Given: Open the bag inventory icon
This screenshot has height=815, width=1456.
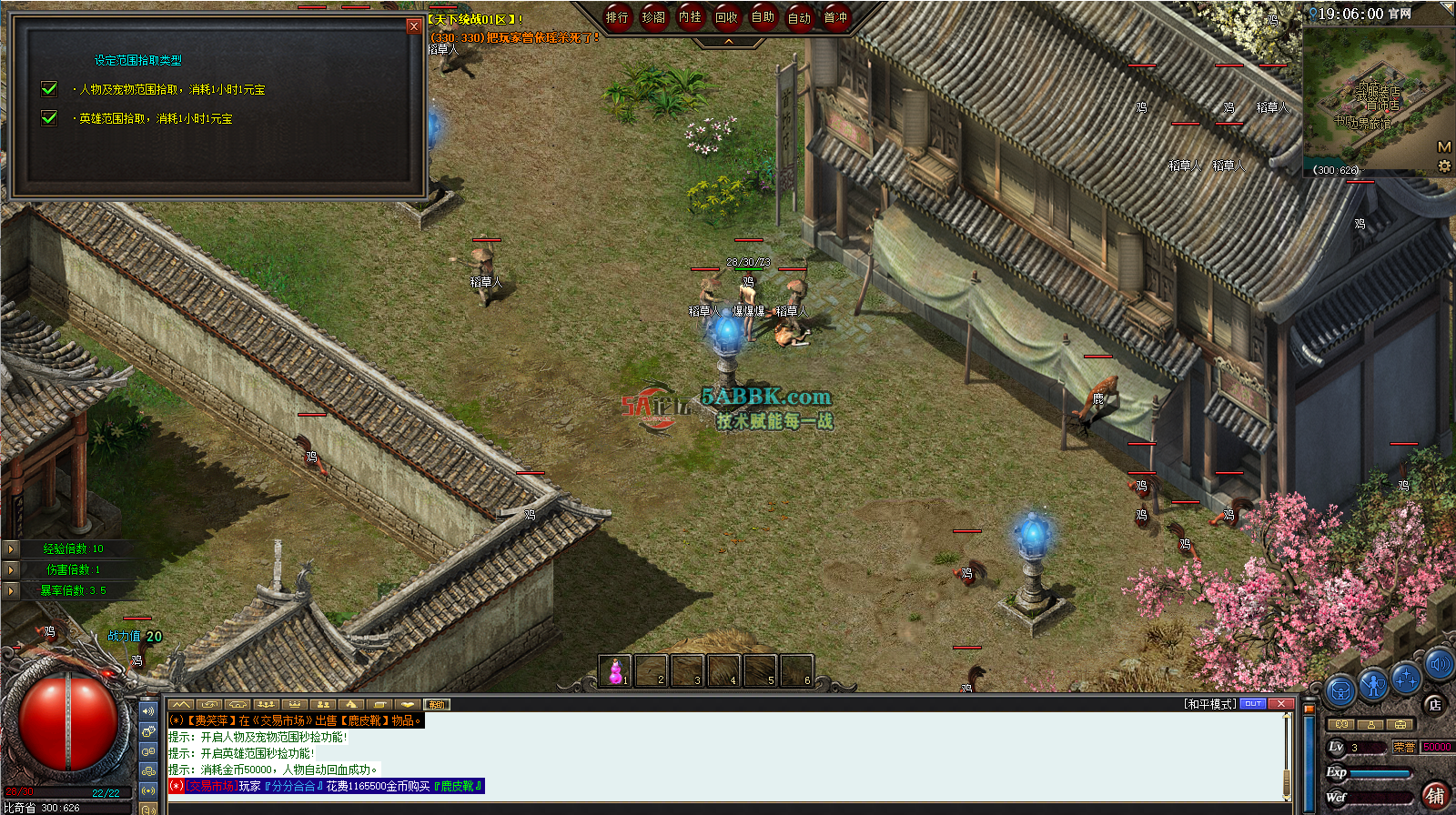Looking at the screenshot, I should [1340, 691].
